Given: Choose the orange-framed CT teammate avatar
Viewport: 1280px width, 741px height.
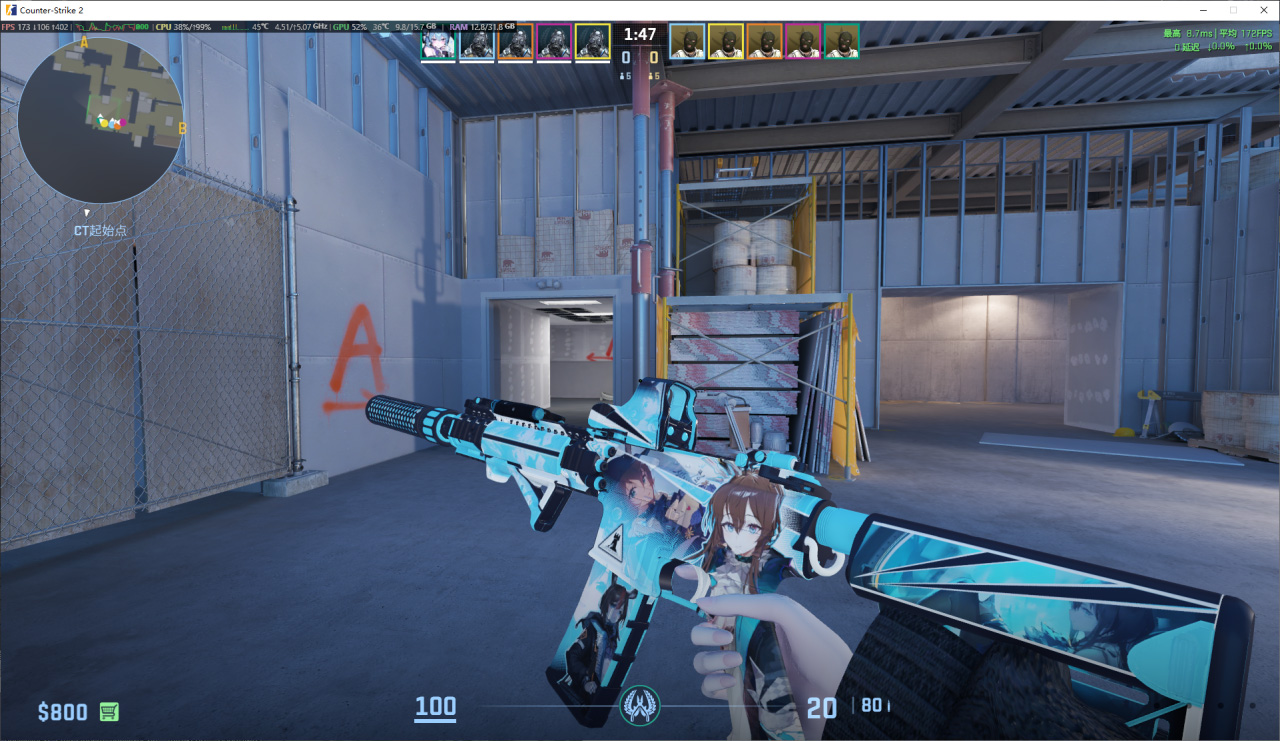Looking at the screenshot, I should tap(515, 42).
